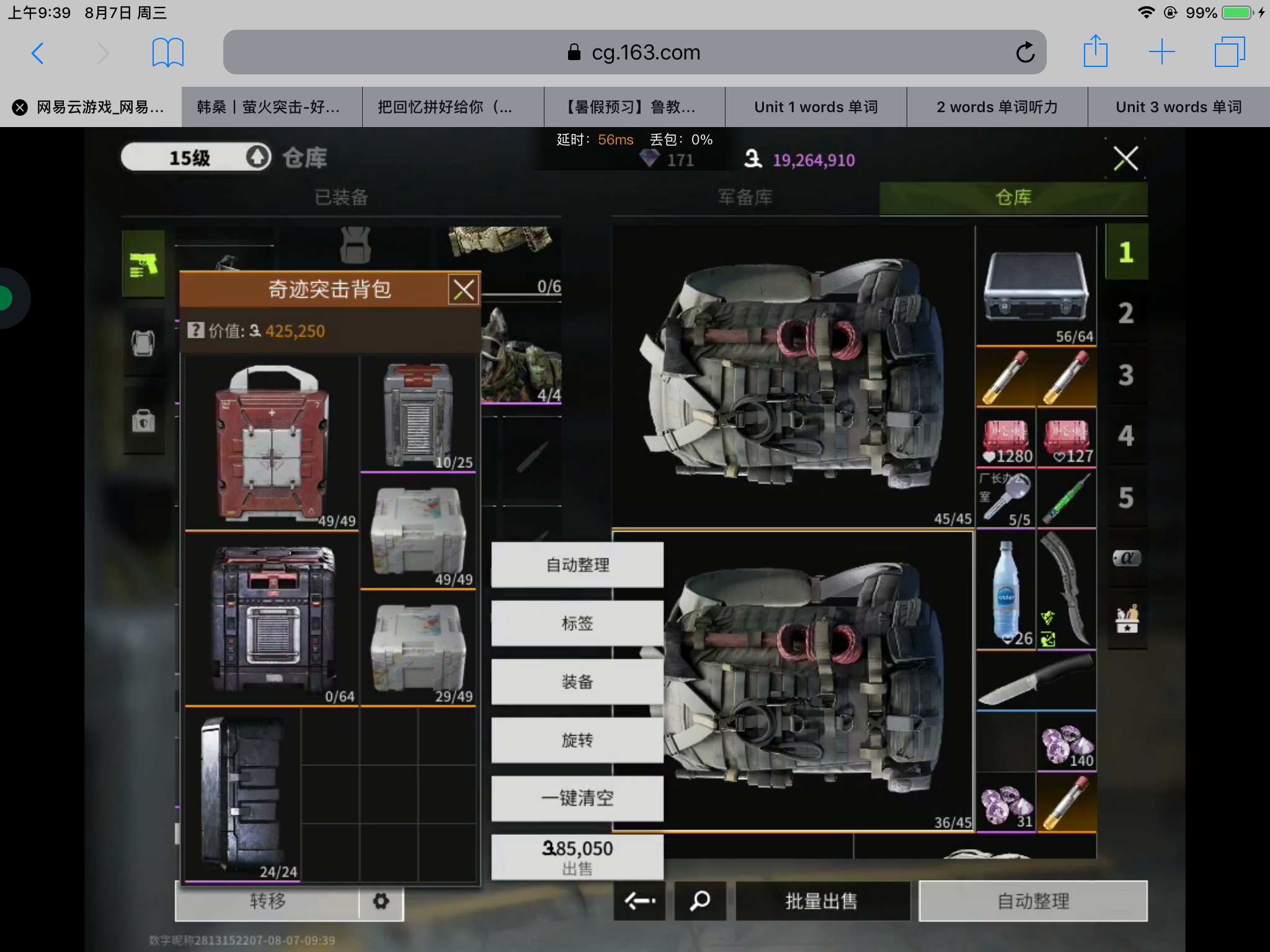1270x952 pixels.
Task: Select the water bottle item
Action: click(x=1005, y=589)
